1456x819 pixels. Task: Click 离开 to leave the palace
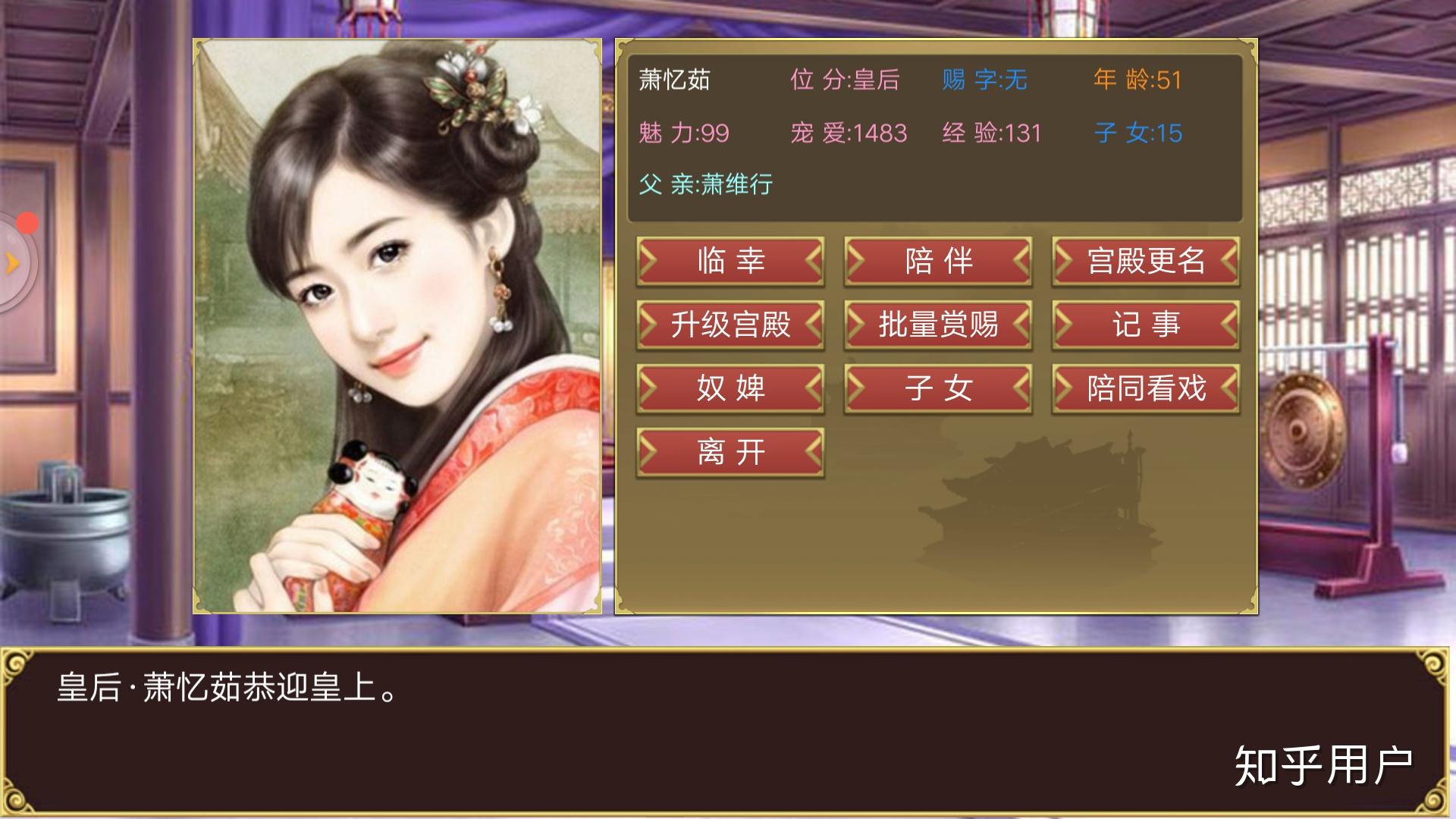coord(730,450)
